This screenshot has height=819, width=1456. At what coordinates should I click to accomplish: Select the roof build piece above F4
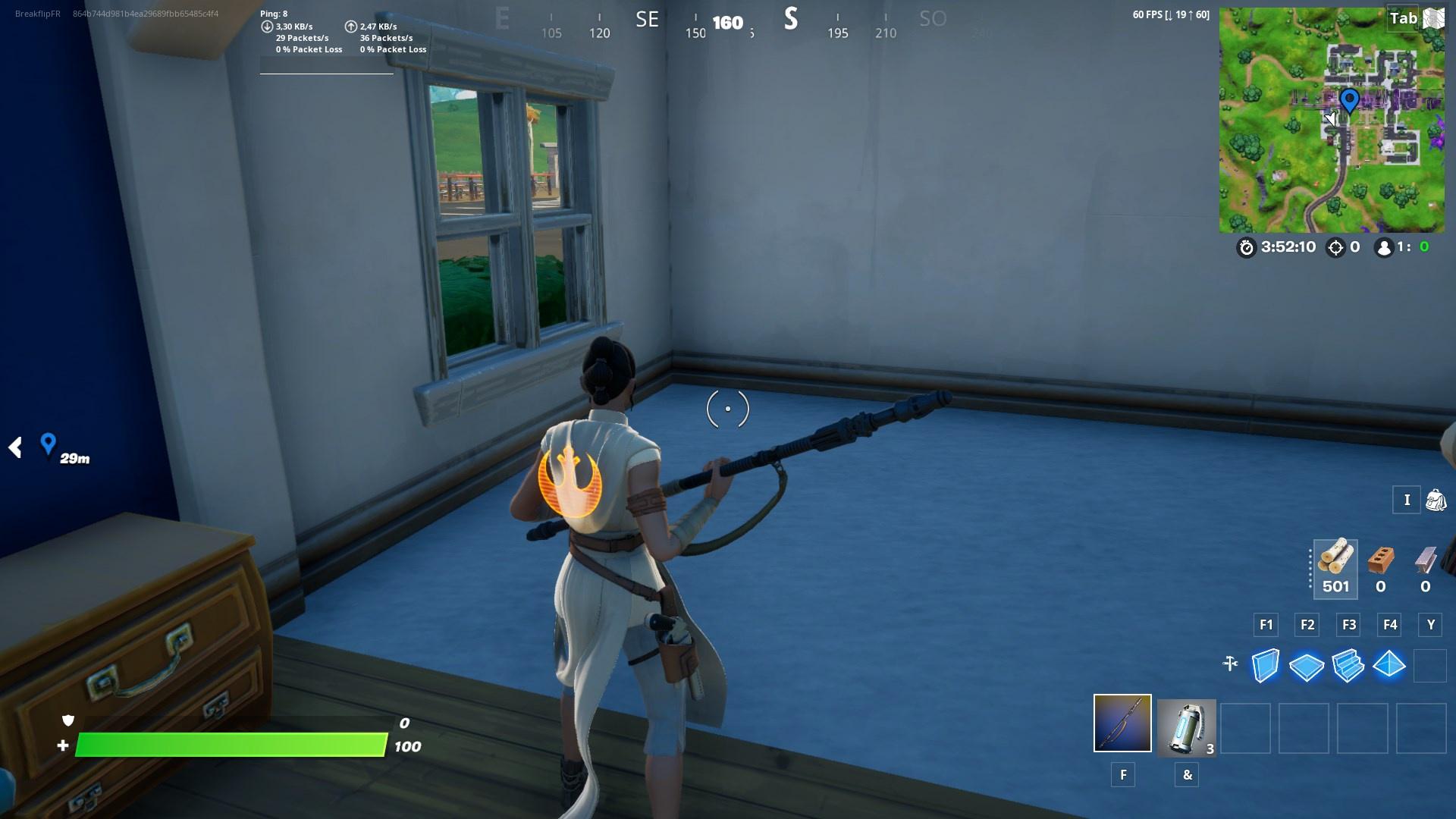click(1390, 665)
